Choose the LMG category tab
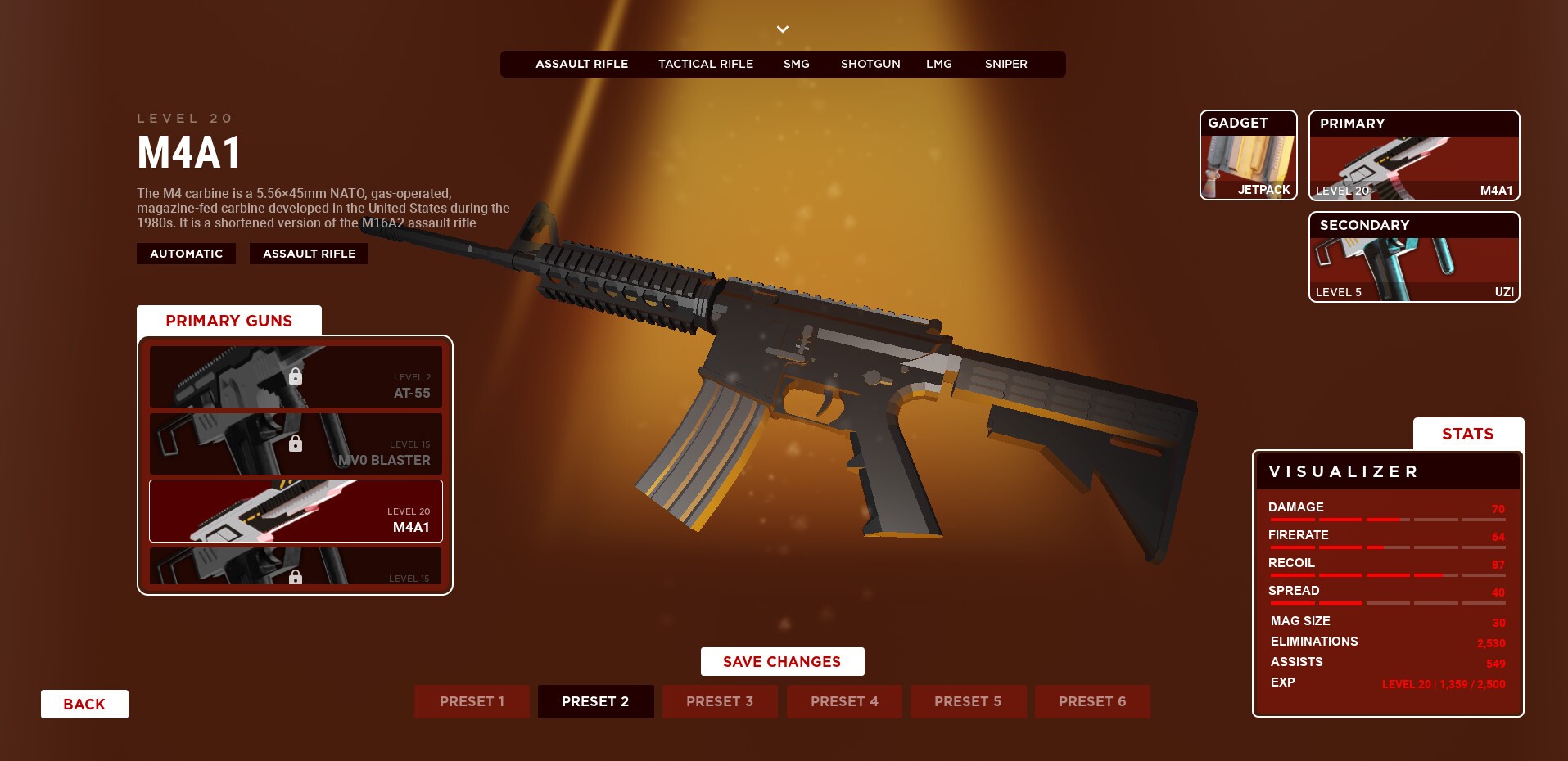 click(938, 64)
